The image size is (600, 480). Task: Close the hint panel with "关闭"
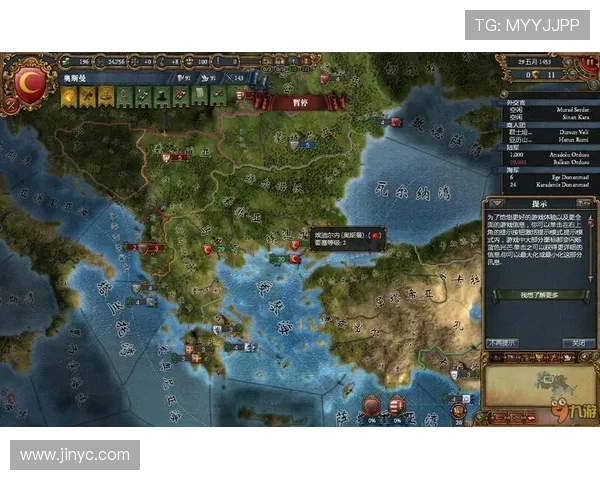point(577,343)
